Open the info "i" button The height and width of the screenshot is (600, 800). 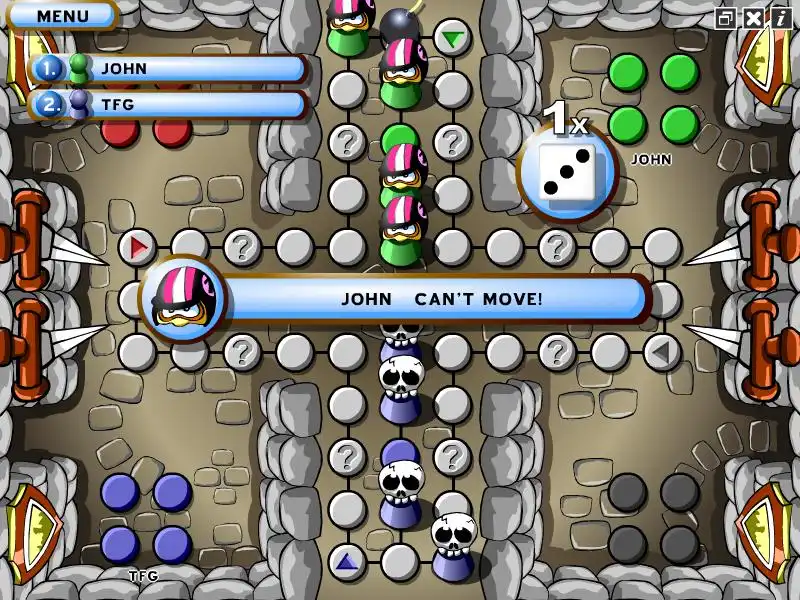(x=778, y=18)
